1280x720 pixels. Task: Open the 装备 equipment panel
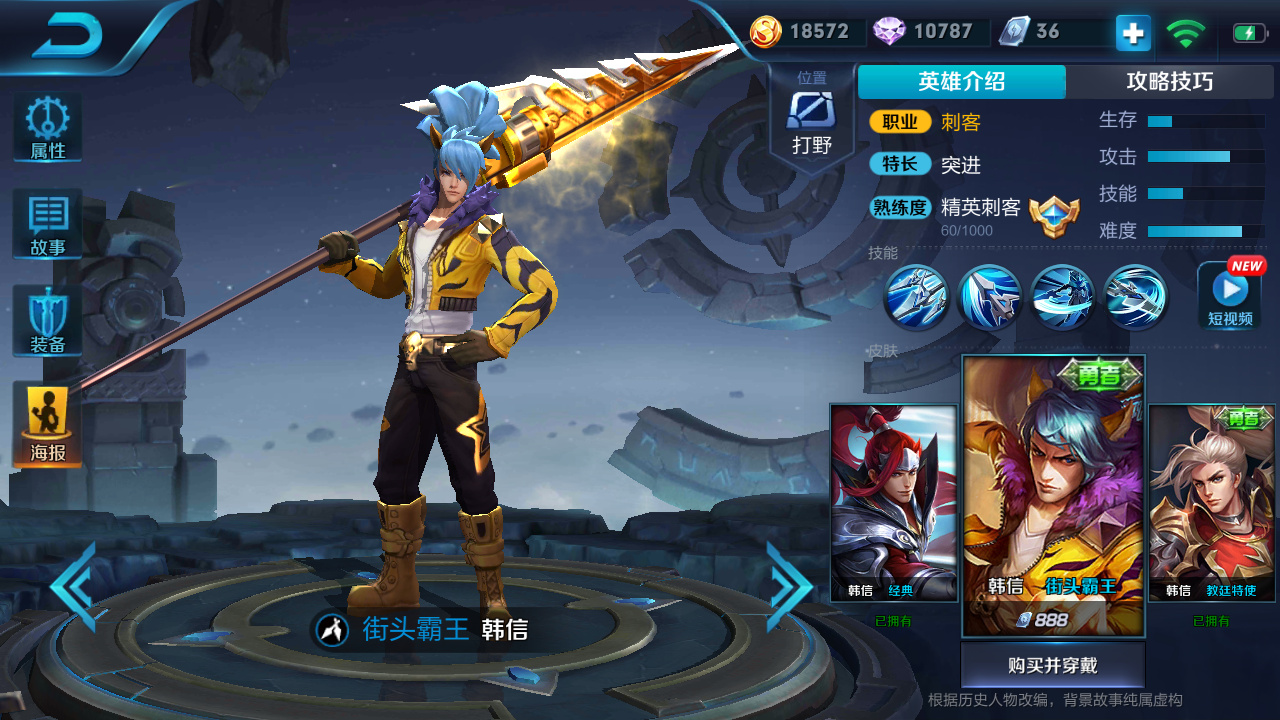[x=47, y=321]
